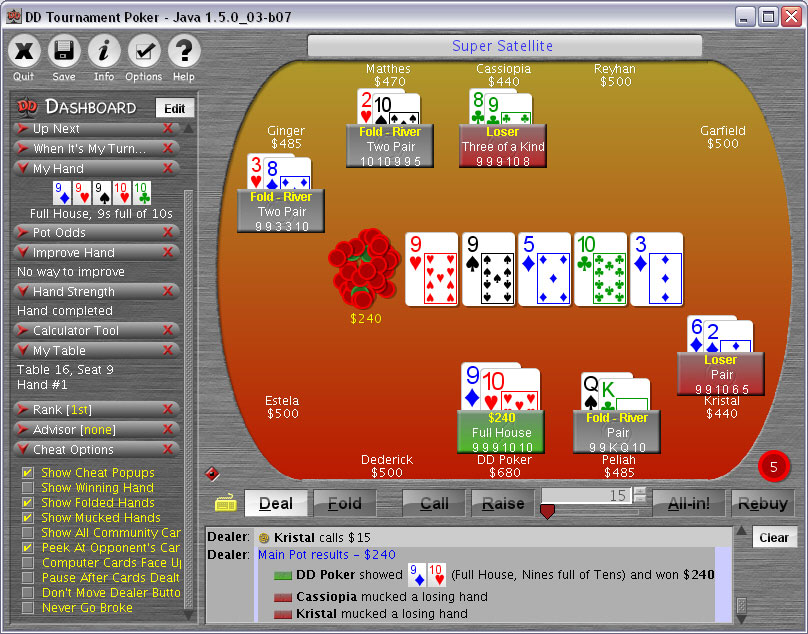Toggle Show Folded Hands checkbox

pos(28,503)
